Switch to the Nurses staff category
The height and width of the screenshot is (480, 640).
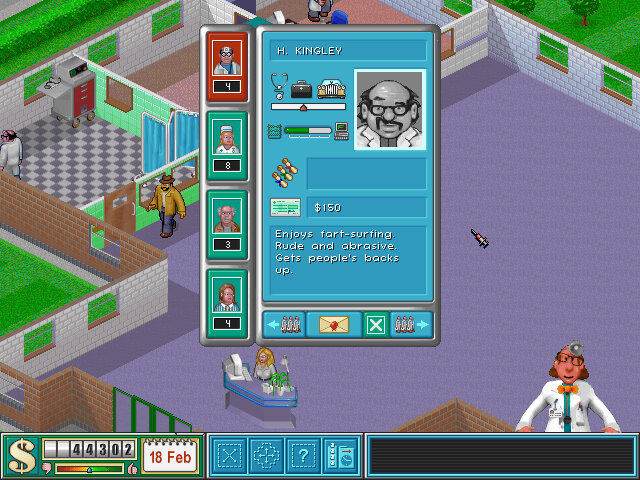(227, 147)
